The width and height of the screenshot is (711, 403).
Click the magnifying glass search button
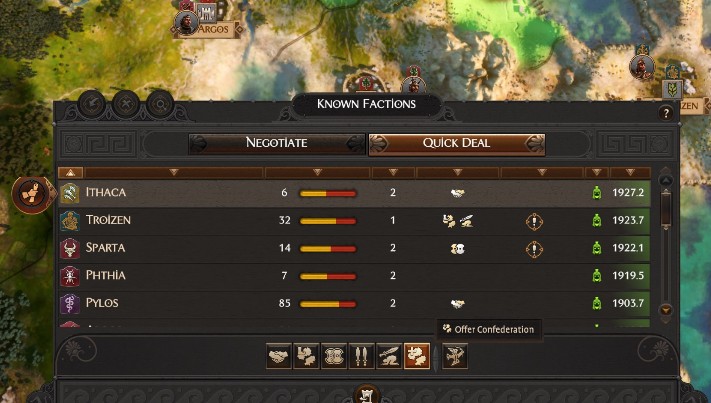pos(159,102)
